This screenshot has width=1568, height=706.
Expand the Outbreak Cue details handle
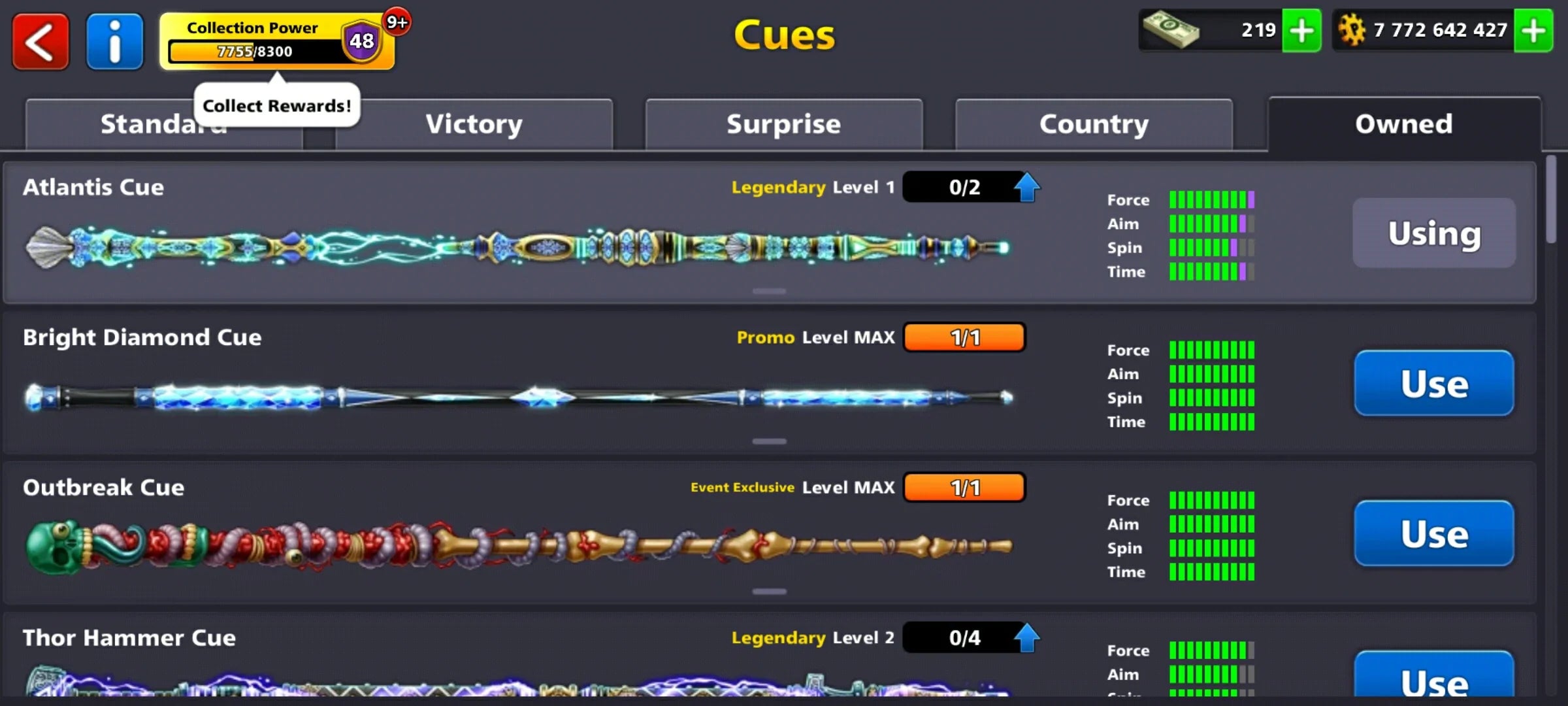770,590
